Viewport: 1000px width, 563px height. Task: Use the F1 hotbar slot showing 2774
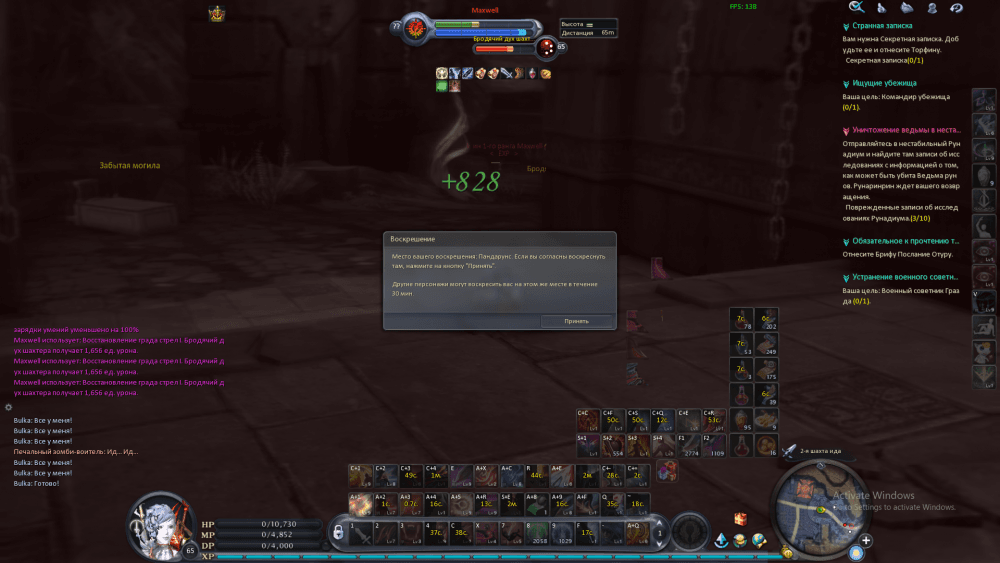point(689,444)
